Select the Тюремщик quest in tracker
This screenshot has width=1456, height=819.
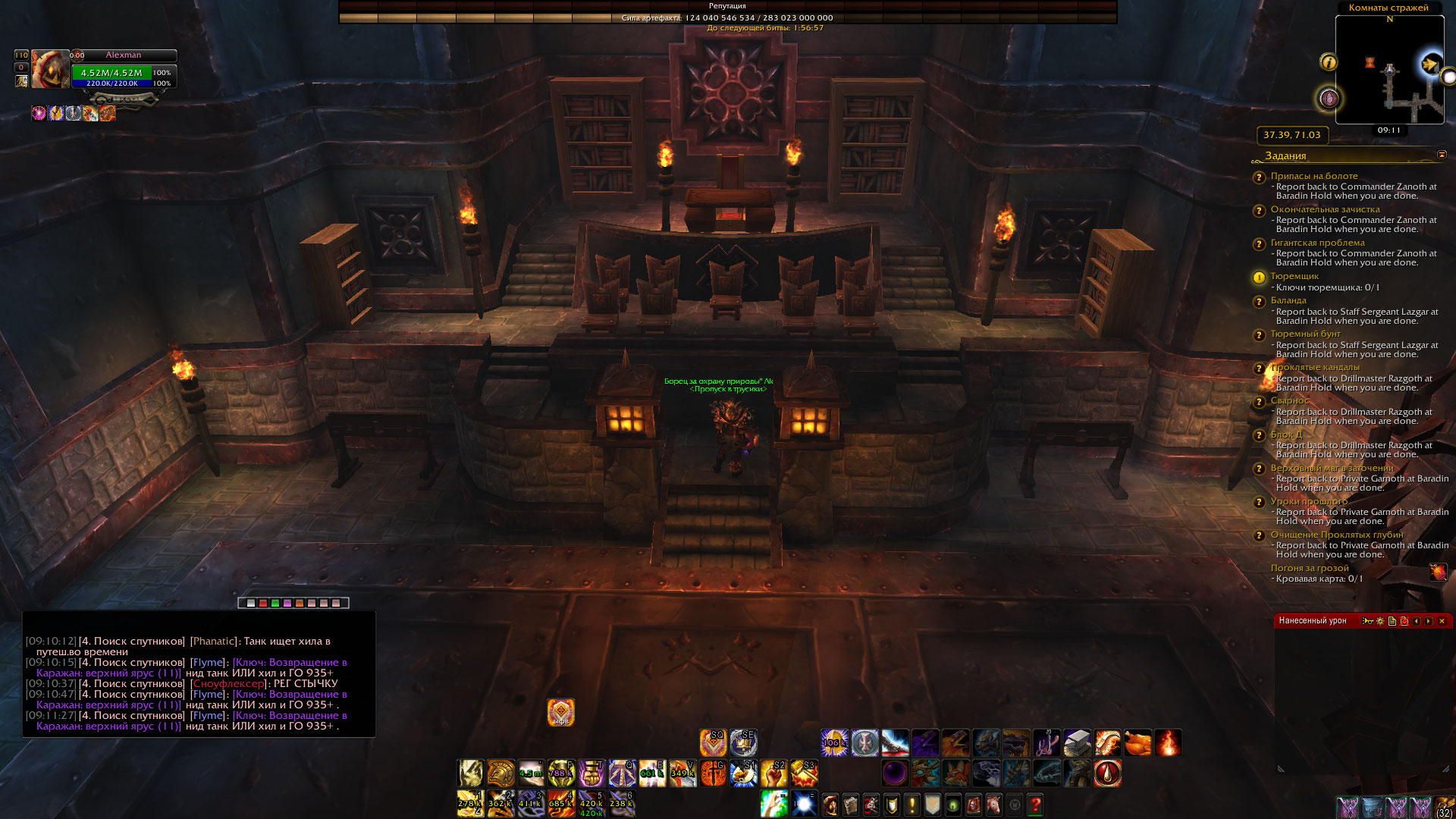pyautogui.click(x=1294, y=276)
